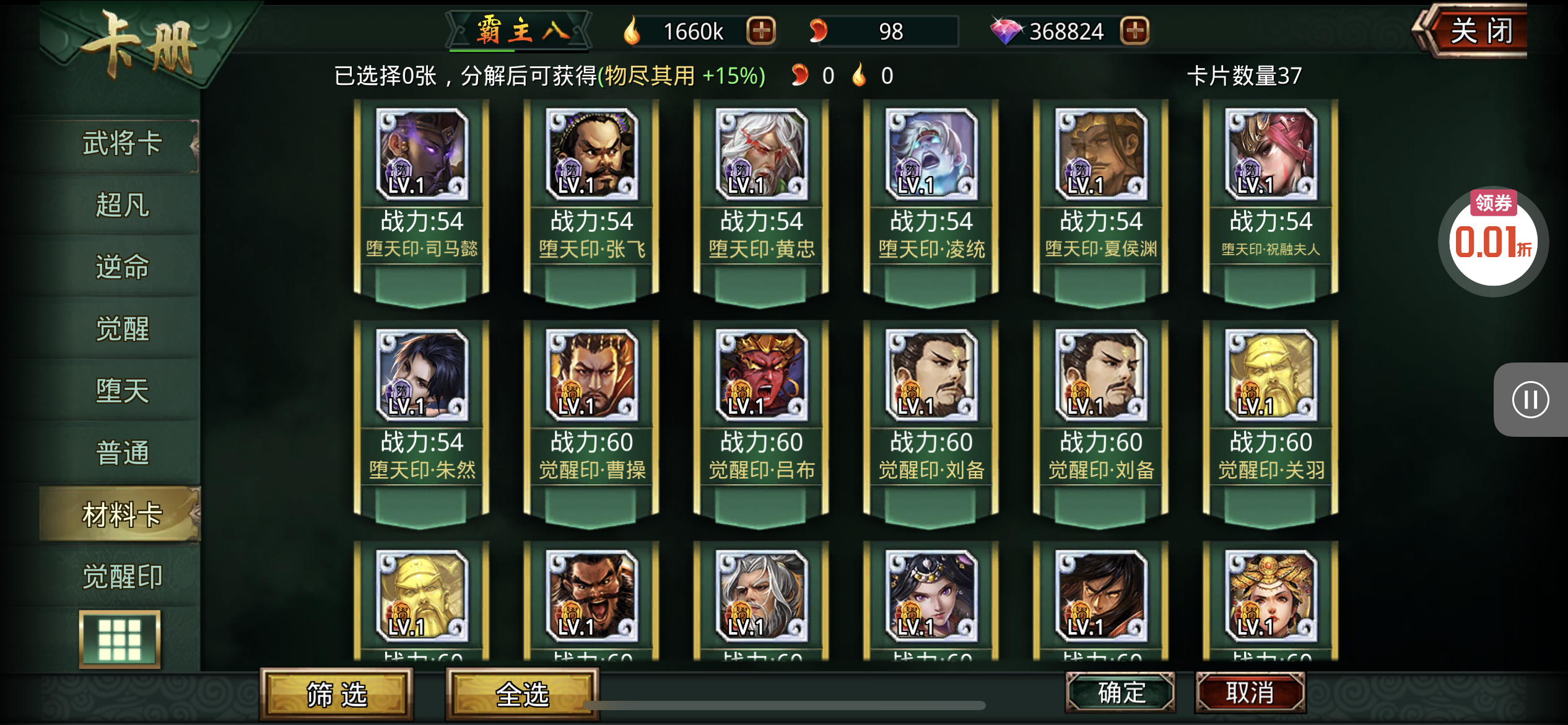Image resolution: width=1568 pixels, height=725 pixels.
Task: Switch to the 武将卡 tab
Action: point(122,144)
